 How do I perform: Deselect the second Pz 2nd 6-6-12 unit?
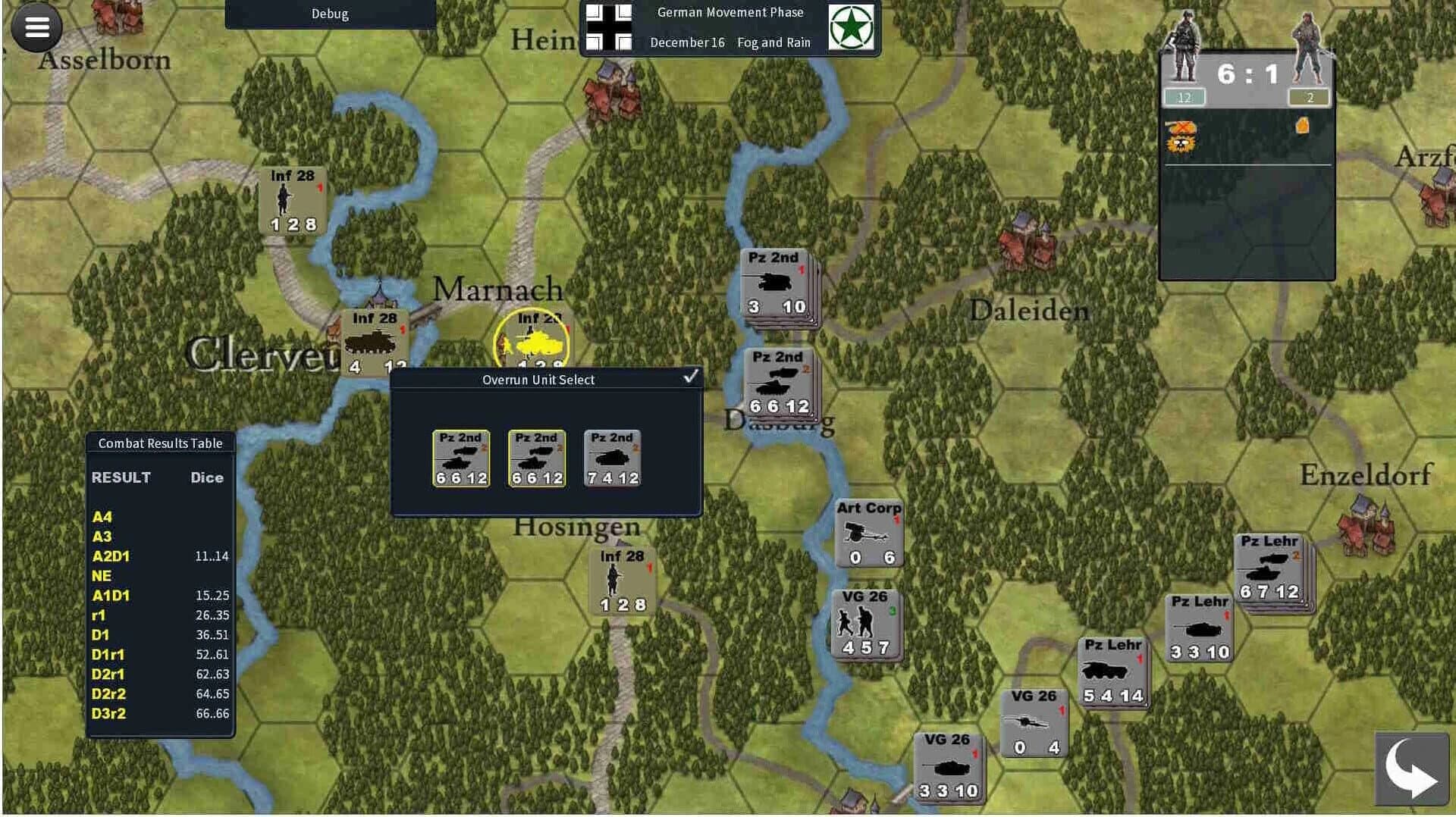coord(536,459)
